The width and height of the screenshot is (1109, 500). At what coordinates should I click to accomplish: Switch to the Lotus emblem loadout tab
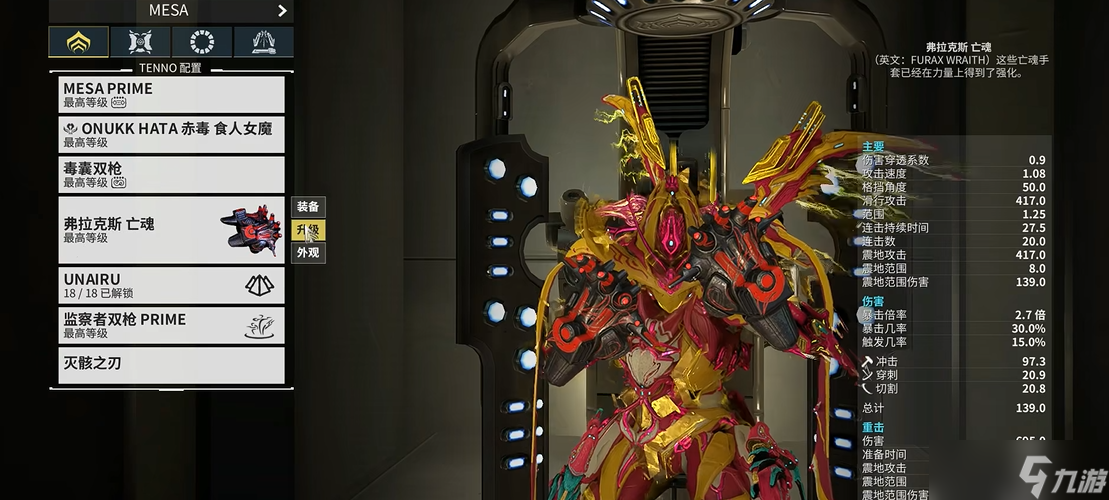click(x=79, y=42)
